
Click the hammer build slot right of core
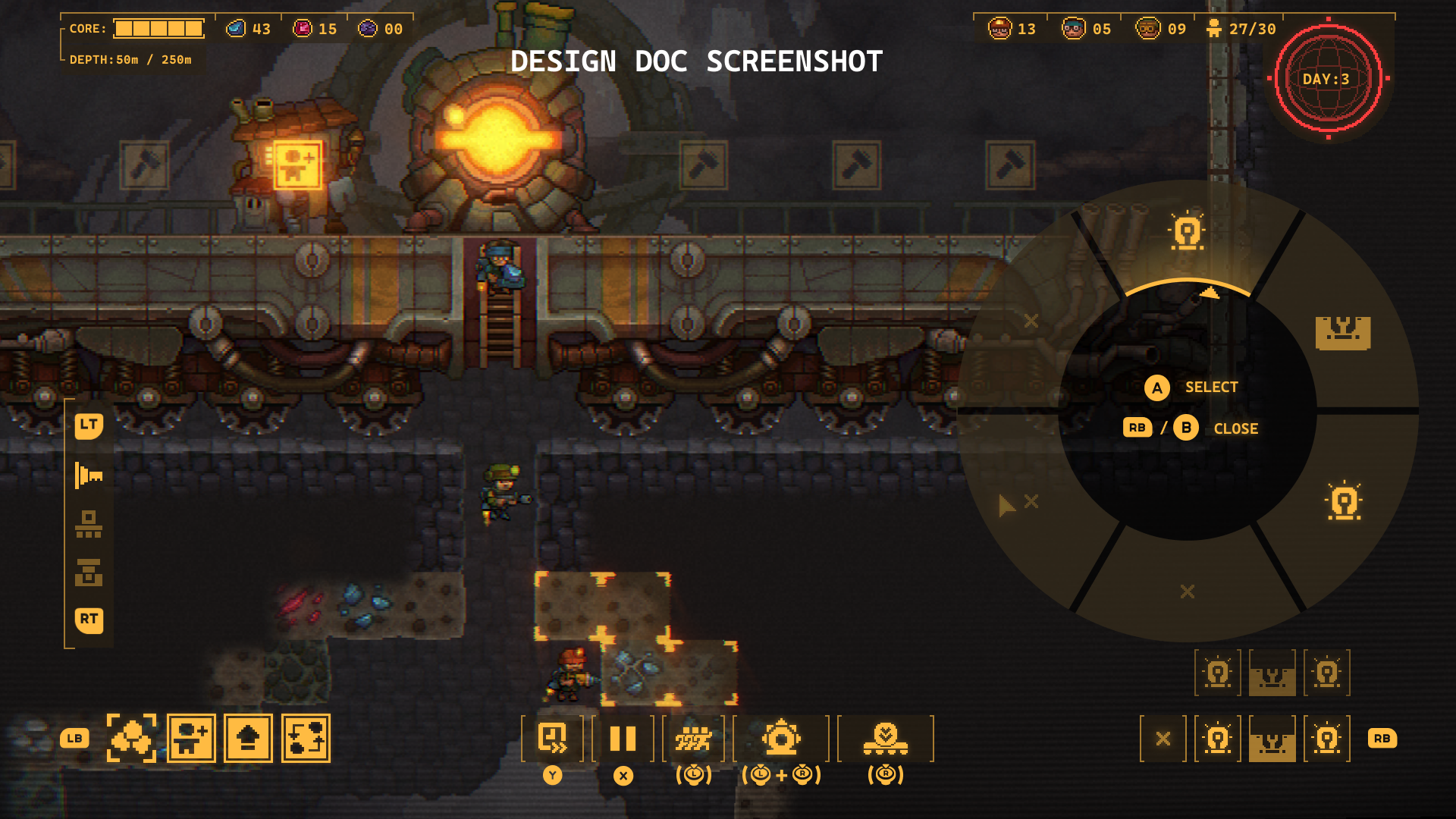point(704,165)
